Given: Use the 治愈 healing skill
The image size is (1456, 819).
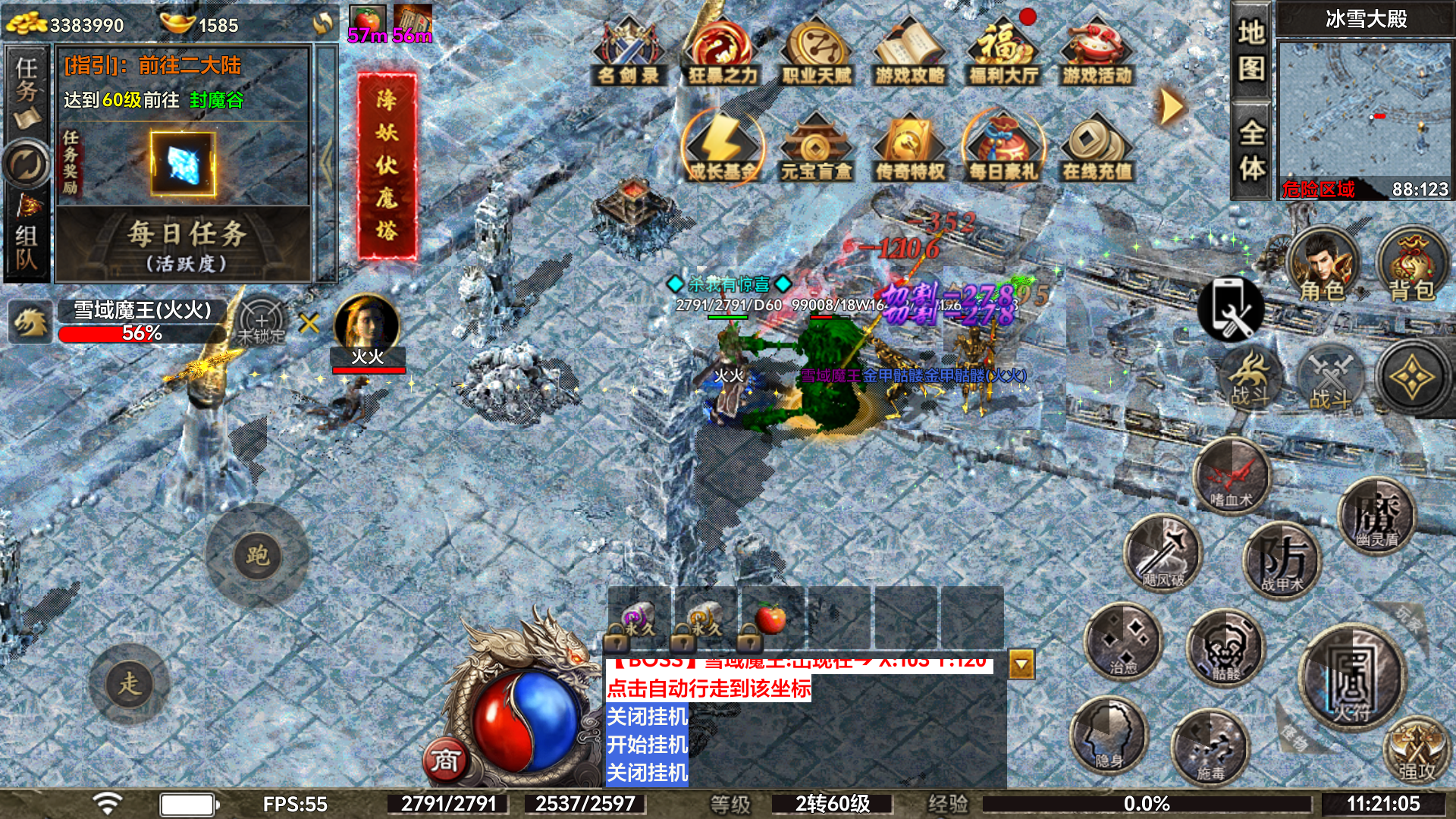Looking at the screenshot, I should click(x=1123, y=642).
